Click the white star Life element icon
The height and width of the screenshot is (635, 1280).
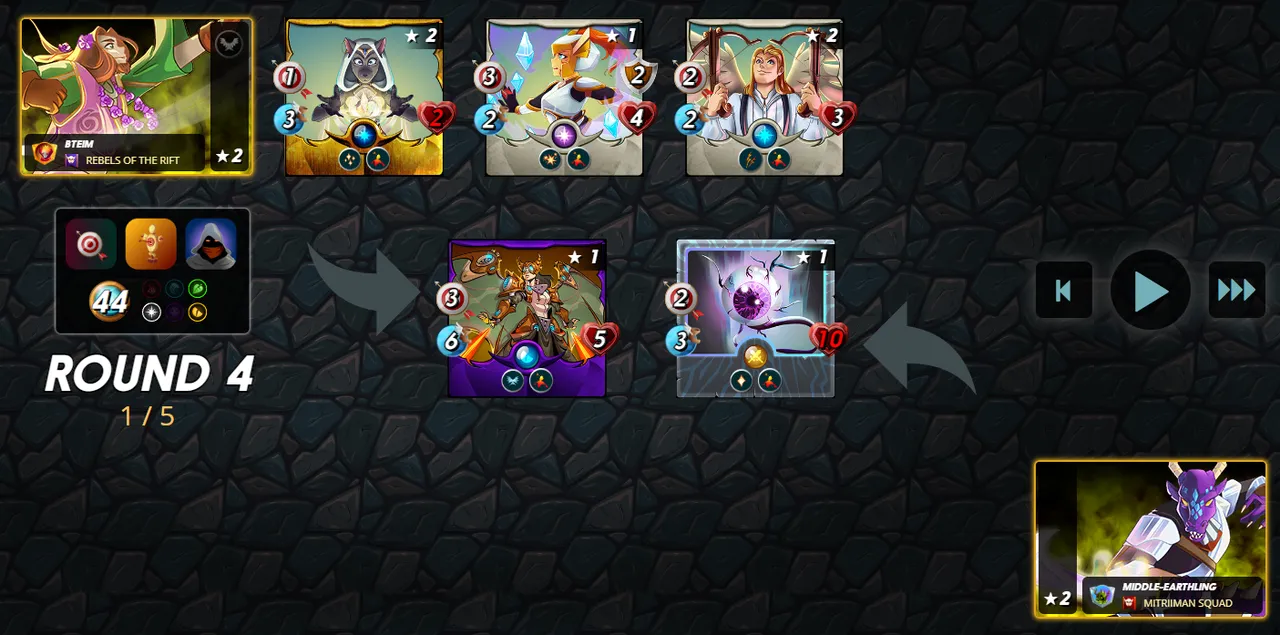[151, 312]
